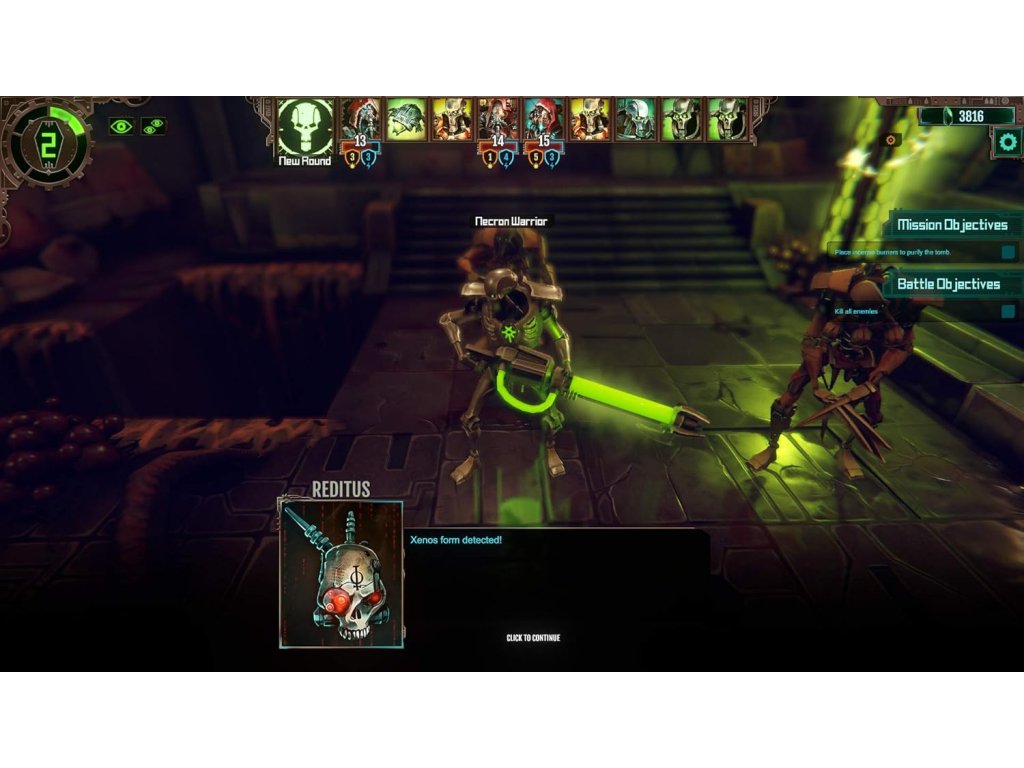This screenshot has height=768, width=1024.
Task: Click to continue the Reditus dialogue
Action: pos(533,638)
